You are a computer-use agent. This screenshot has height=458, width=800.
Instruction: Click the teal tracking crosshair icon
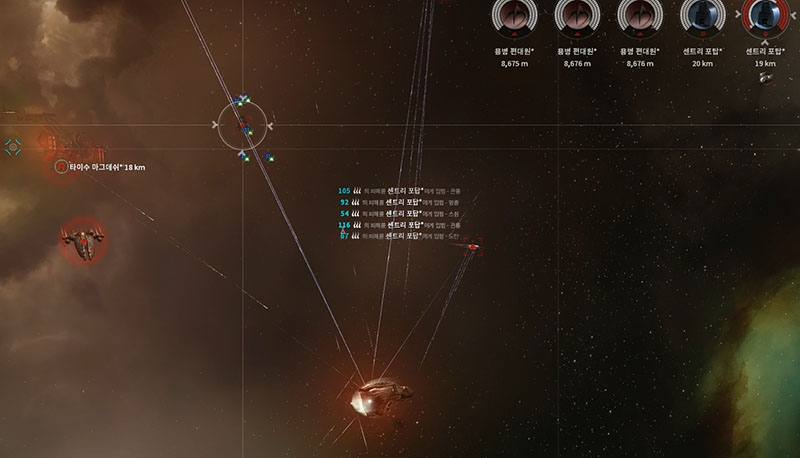(13, 147)
